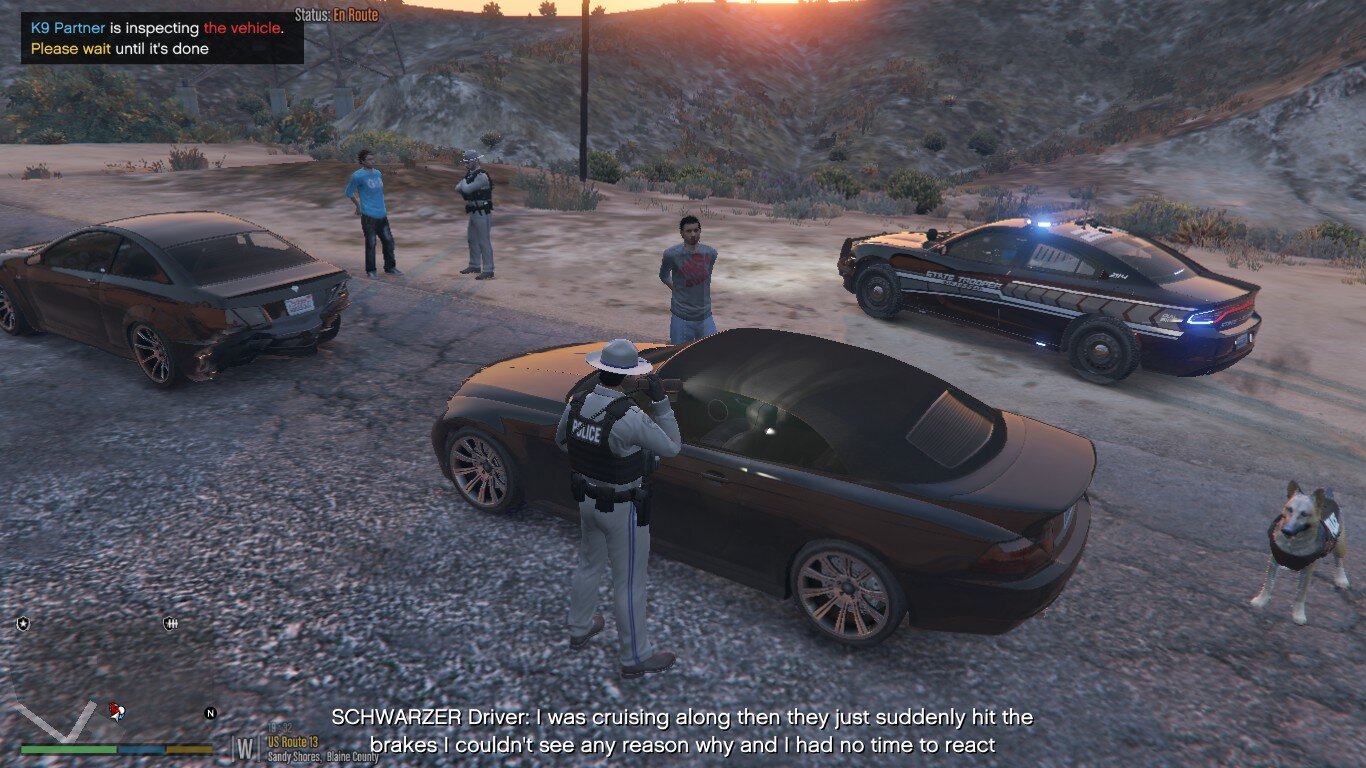Click the police star badge blip on minimap
Screen dimensions: 1366x768
click(23, 624)
